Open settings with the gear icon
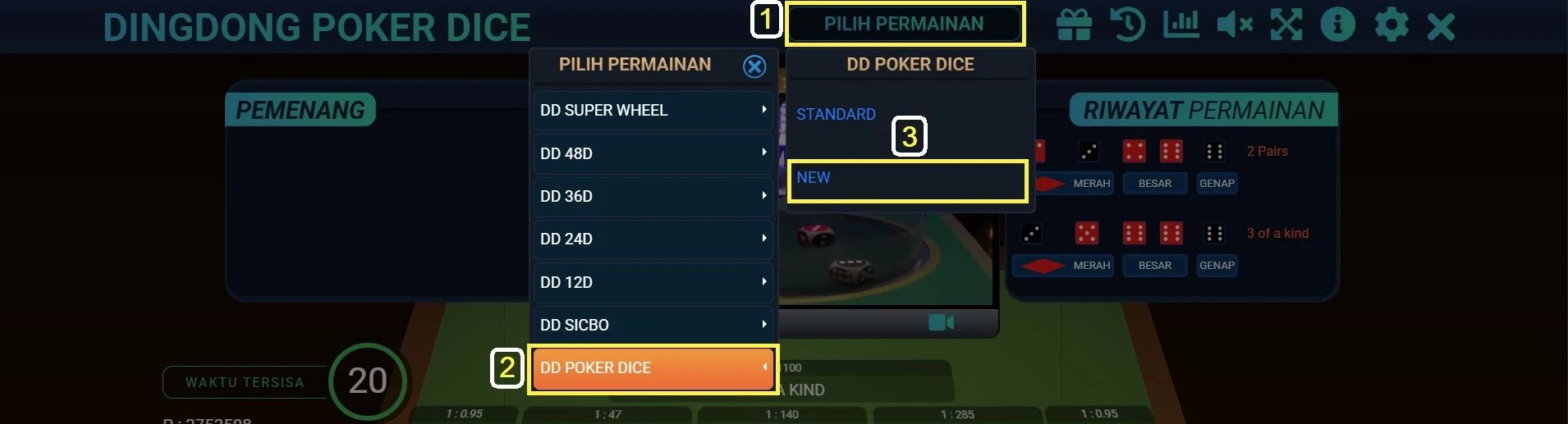 [x=1391, y=25]
